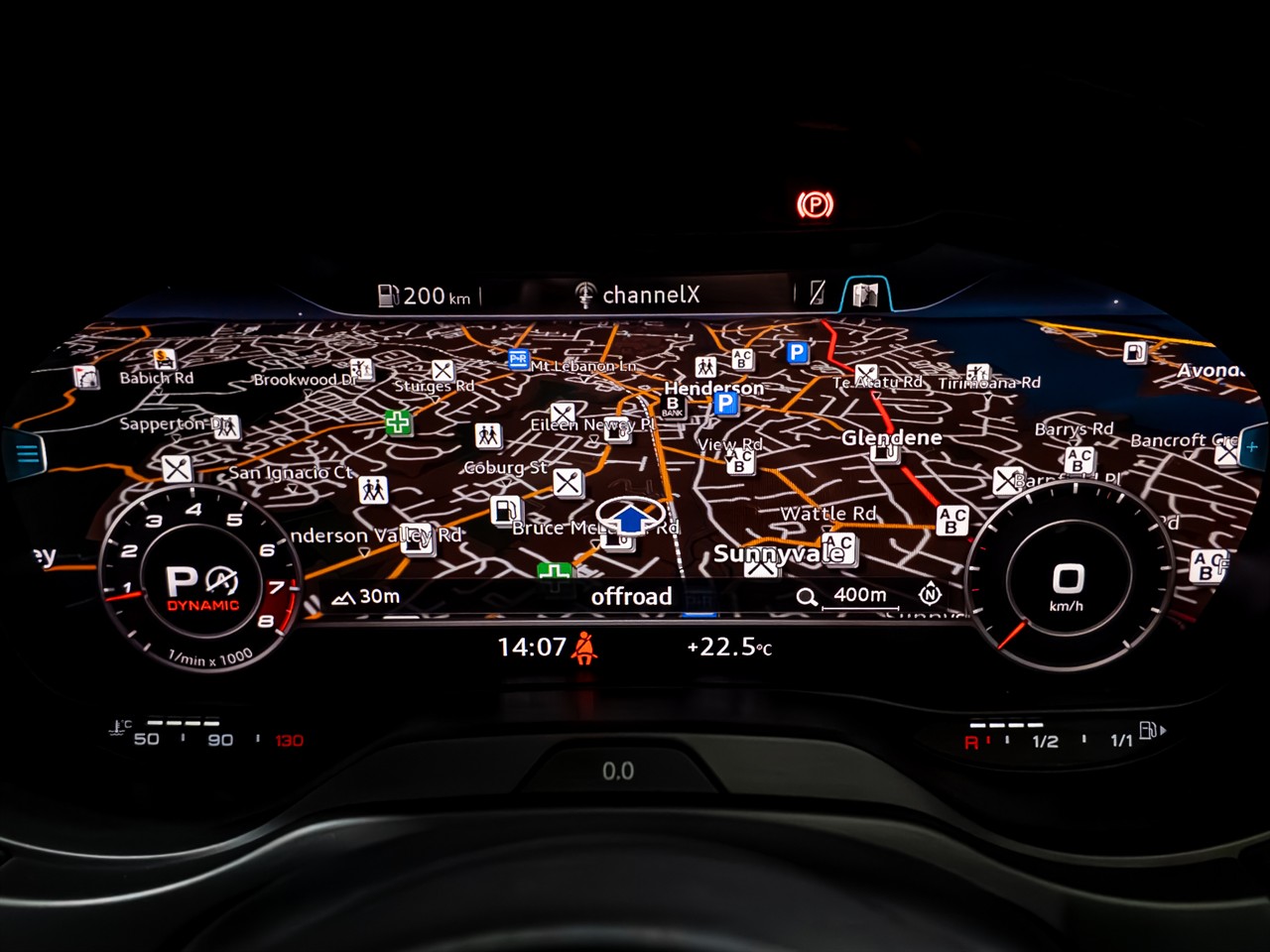This screenshot has height=952, width=1270.
Task: Open the channelX radio tab
Action: 638,295
